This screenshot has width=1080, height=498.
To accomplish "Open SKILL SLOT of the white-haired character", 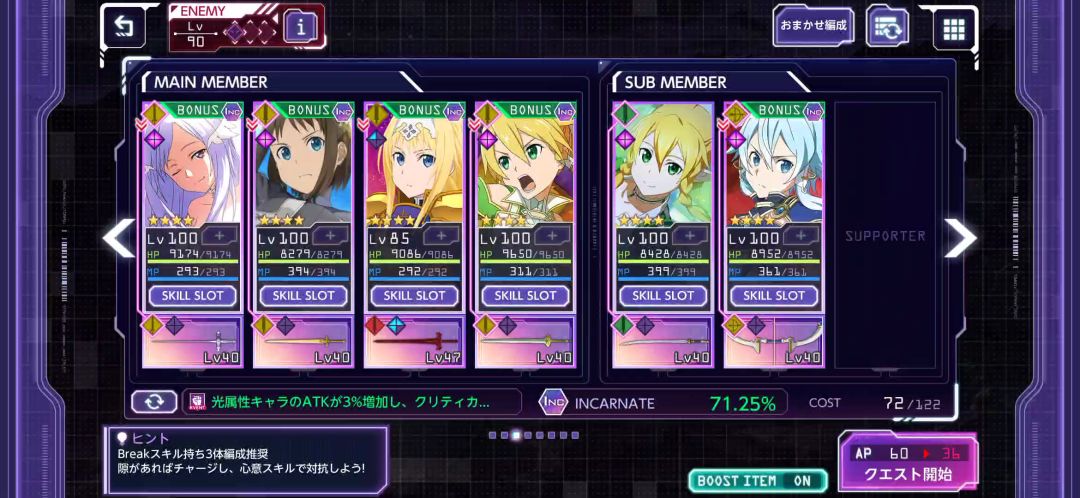I will 193,296.
